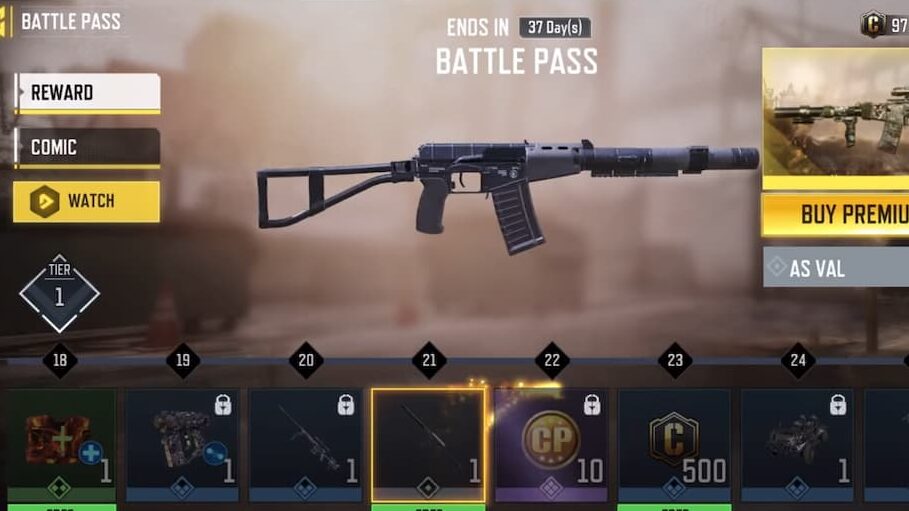Image resolution: width=909 pixels, height=511 pixels.
Task: Click the Tier 1 diamond badge
Action: pos(59,293)
